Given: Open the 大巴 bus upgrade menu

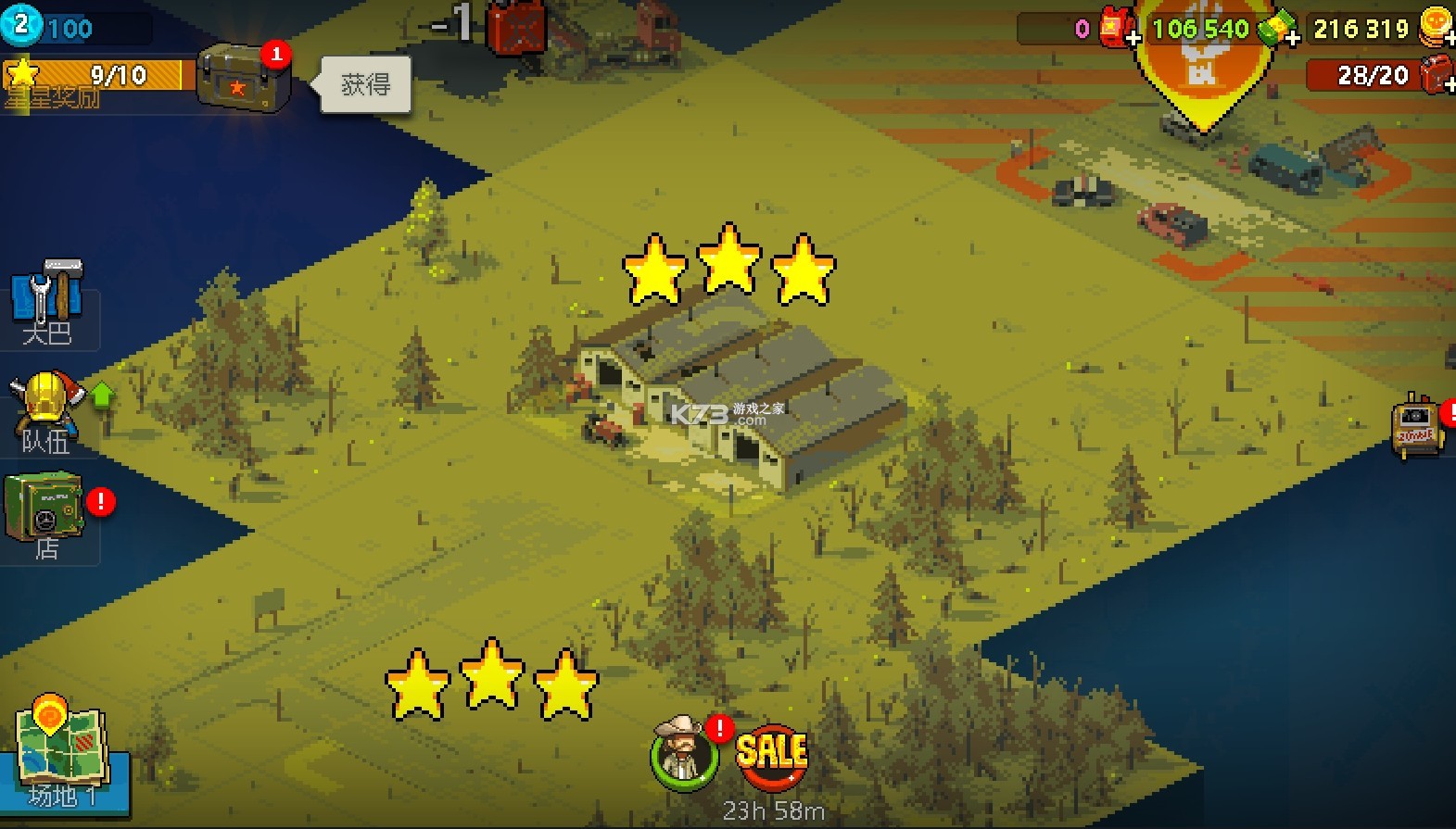Looking at the screenshot, I should click(48, 301).
